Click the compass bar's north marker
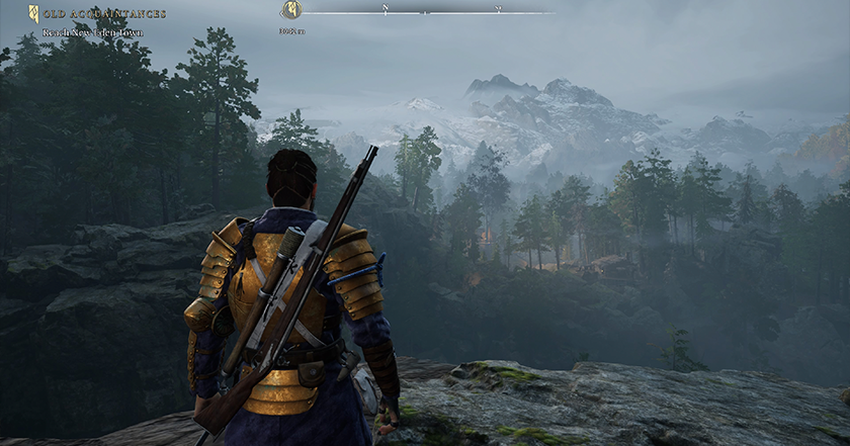 tap(385, 9)
